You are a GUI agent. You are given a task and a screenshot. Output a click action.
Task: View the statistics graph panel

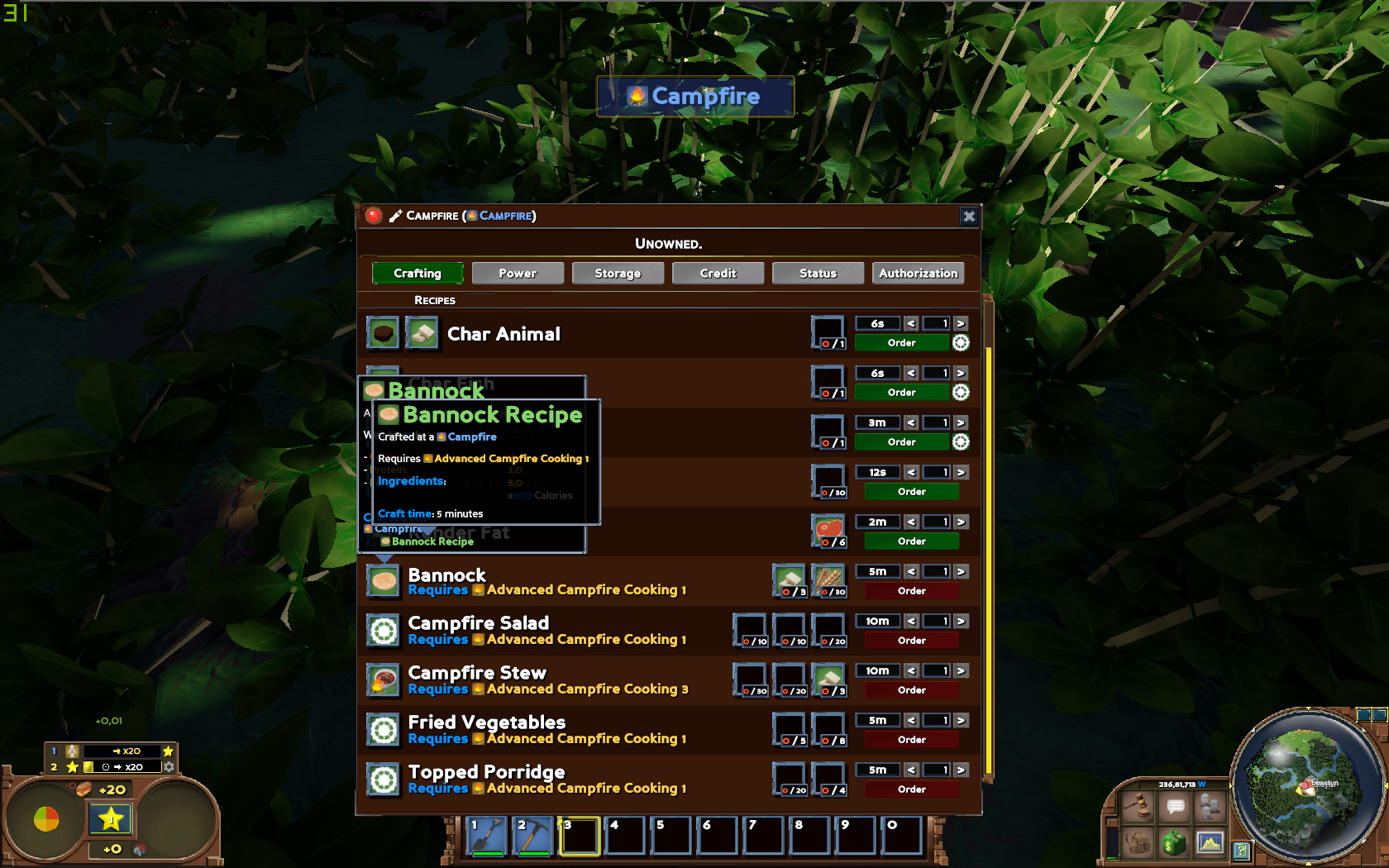click(1210, 842)
